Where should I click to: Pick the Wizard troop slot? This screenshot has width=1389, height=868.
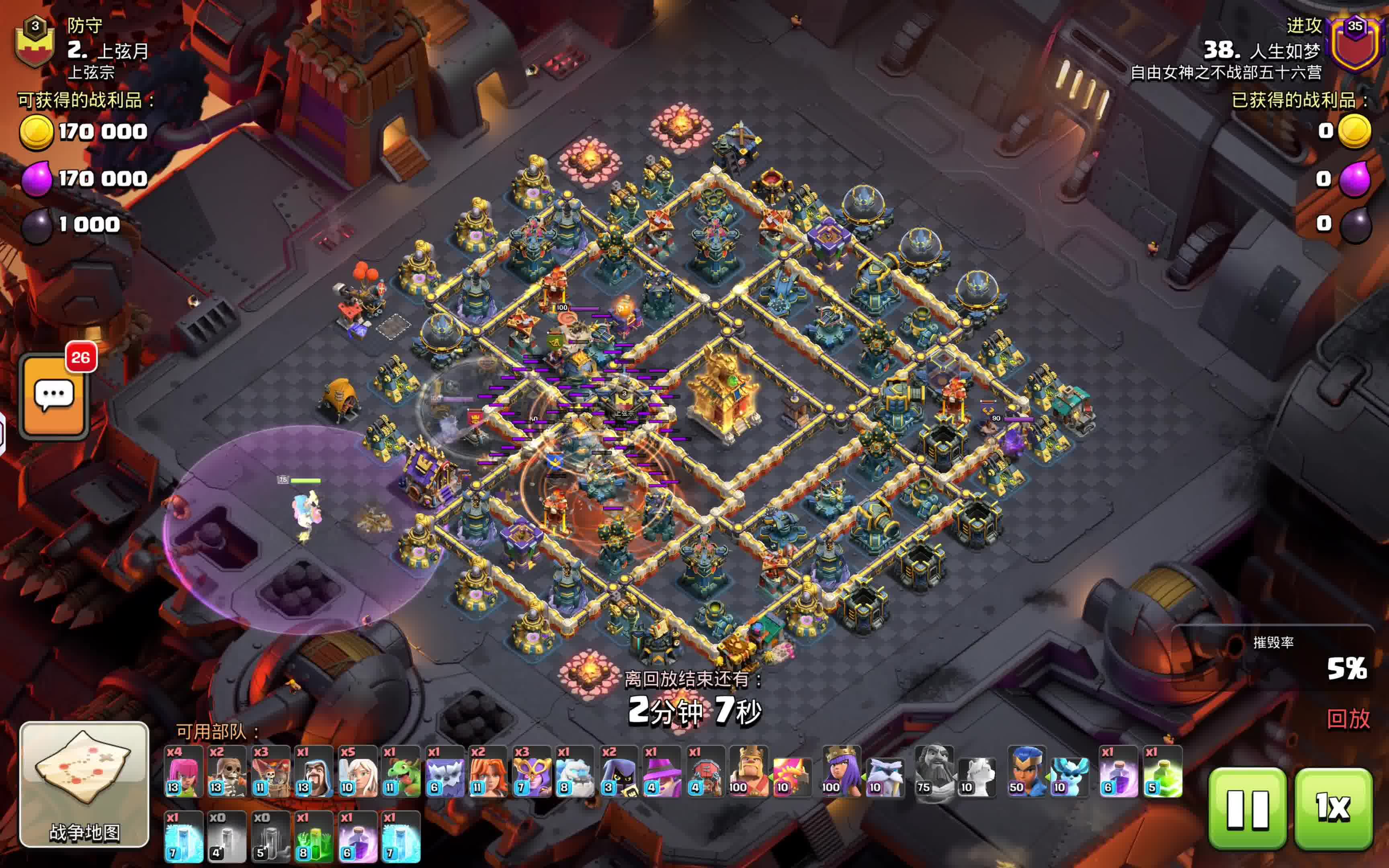point(313,772)
